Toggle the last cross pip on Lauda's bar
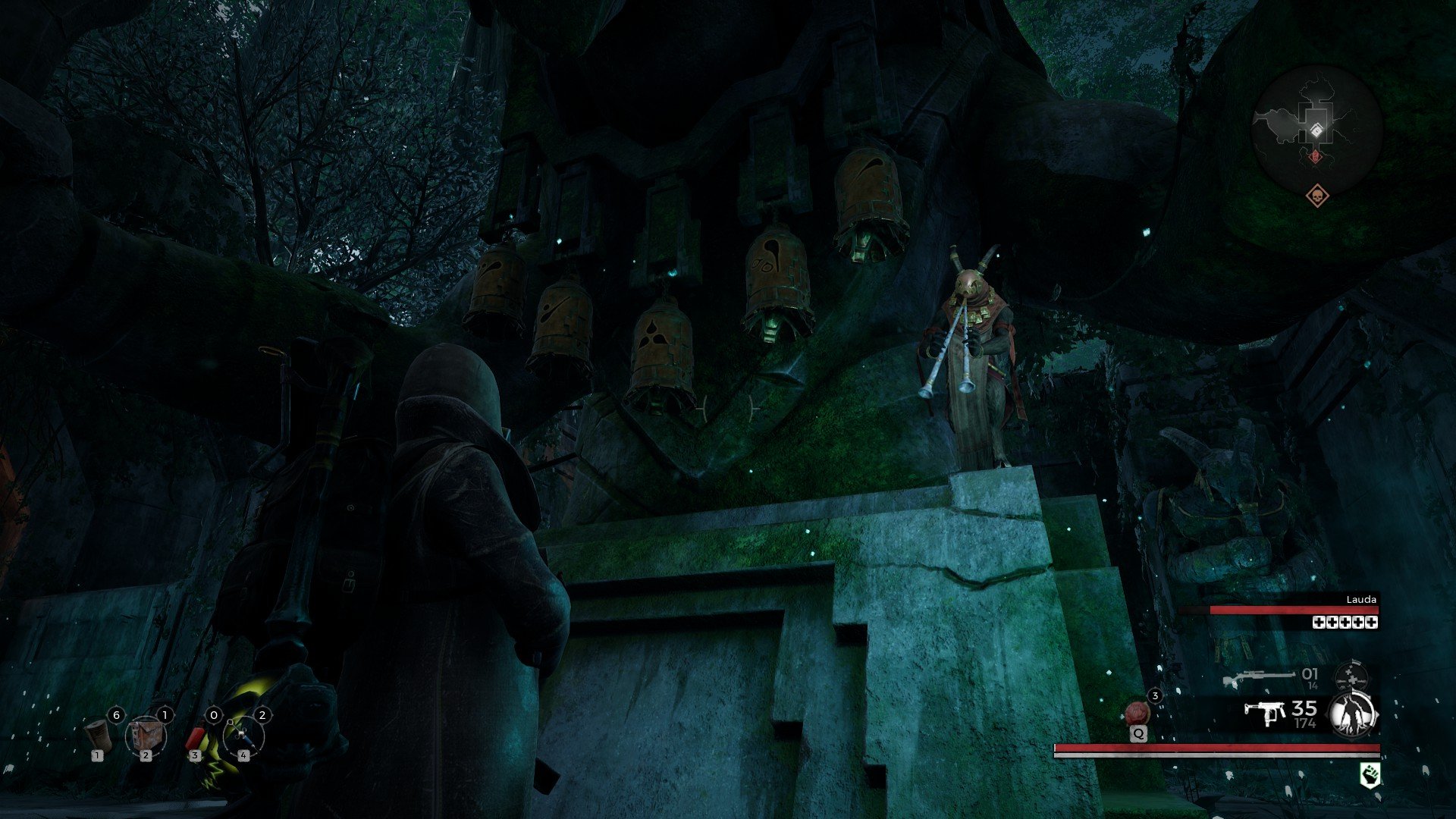This screenshot has height=819, width=1456. point(1370,623)
